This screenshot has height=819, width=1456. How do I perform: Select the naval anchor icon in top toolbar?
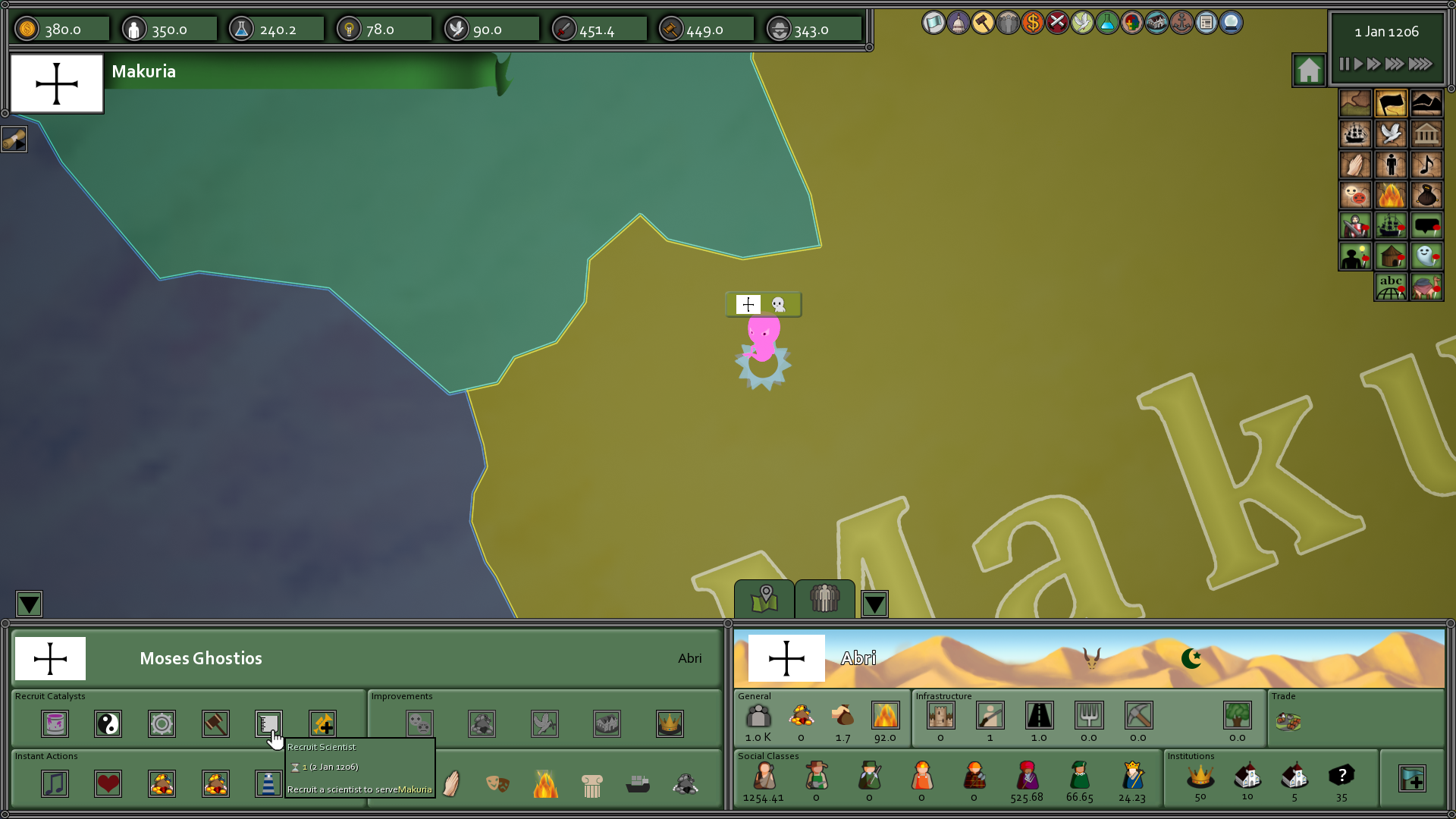(1181, 24)
